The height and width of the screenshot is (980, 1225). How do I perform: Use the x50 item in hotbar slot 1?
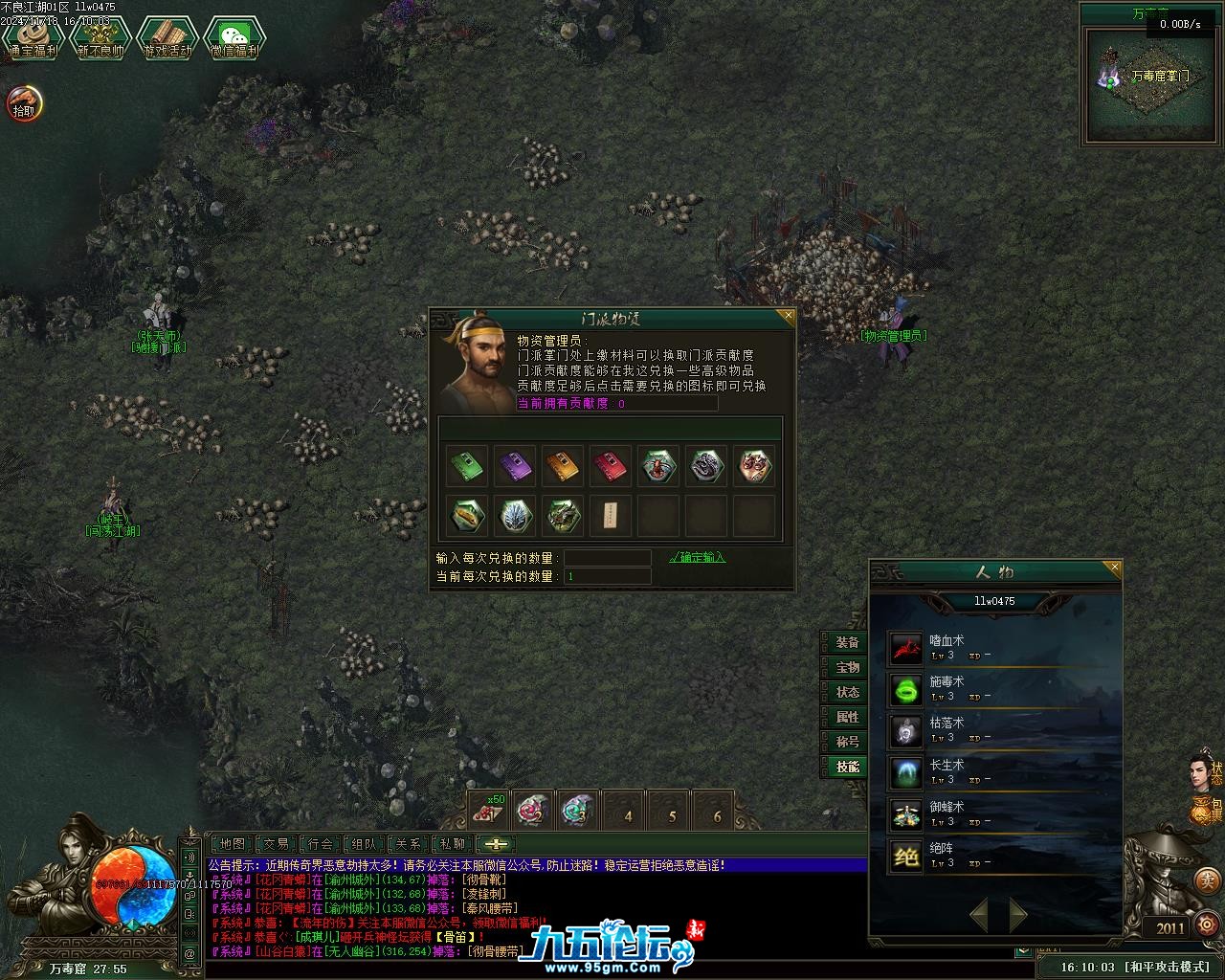click(x=489, y=812)
